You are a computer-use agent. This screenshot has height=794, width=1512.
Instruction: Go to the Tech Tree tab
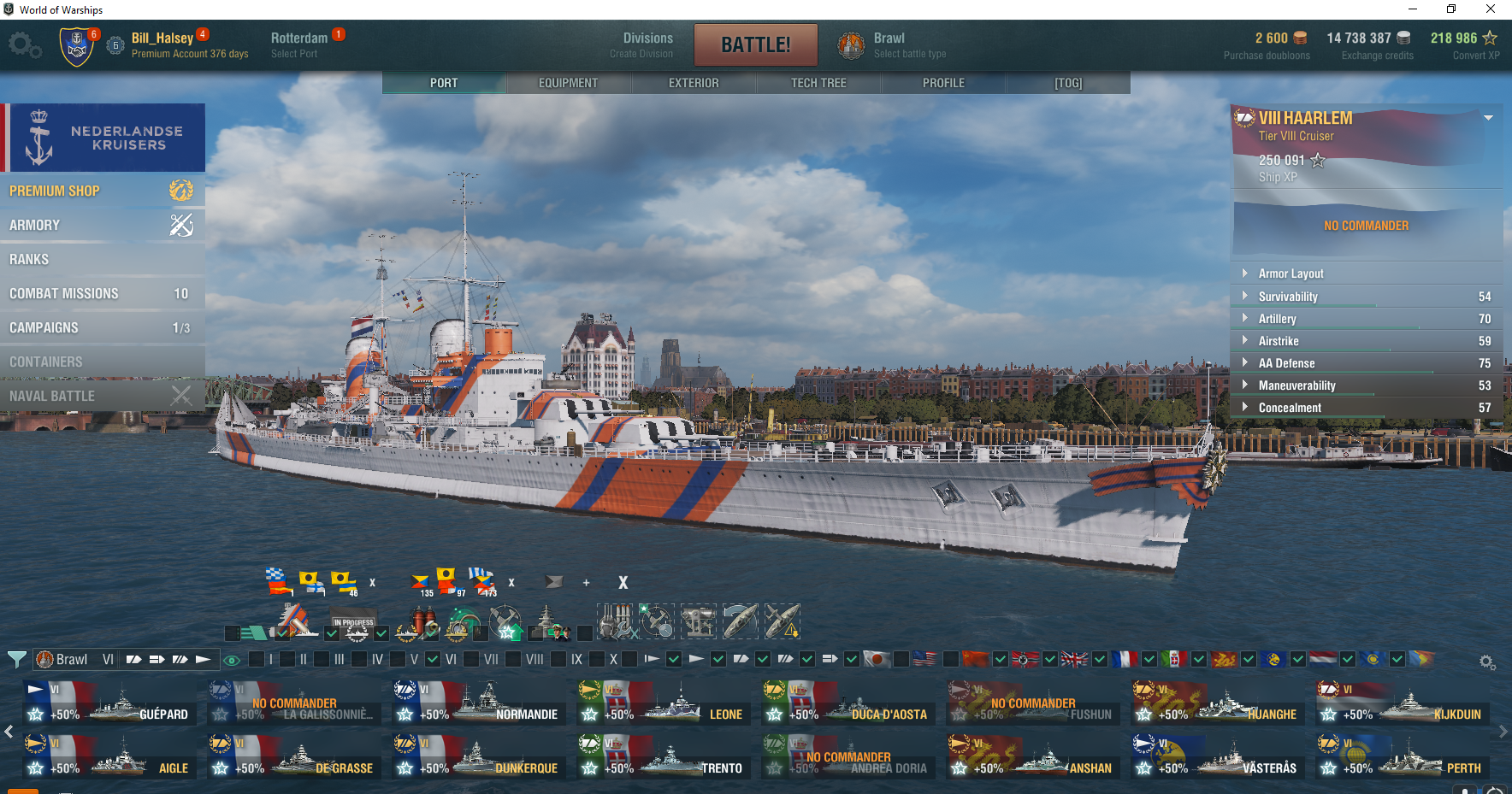click(x=818, y=83)
